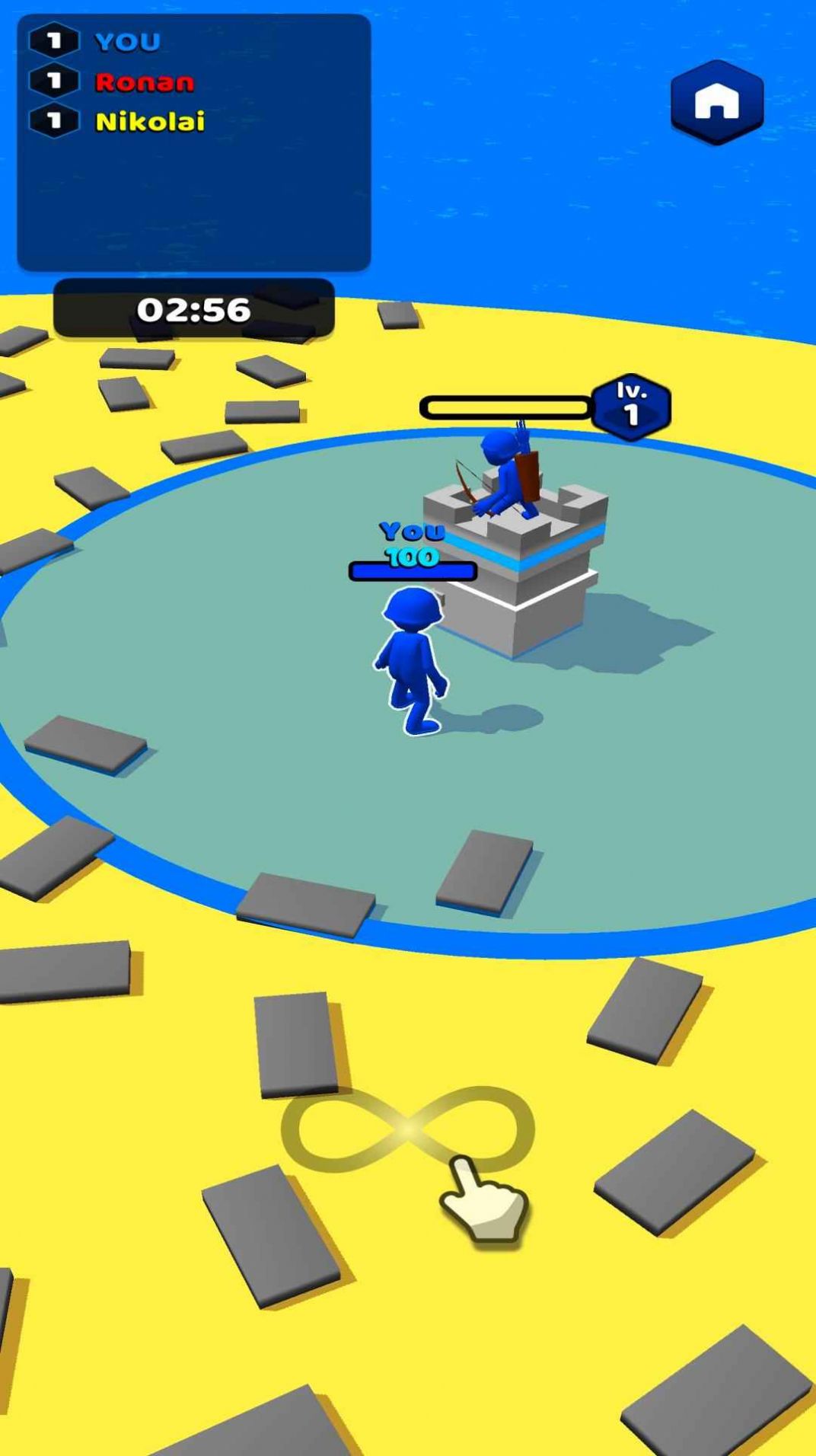Select the YOU leaderboard row

click(x=126, y=41)
